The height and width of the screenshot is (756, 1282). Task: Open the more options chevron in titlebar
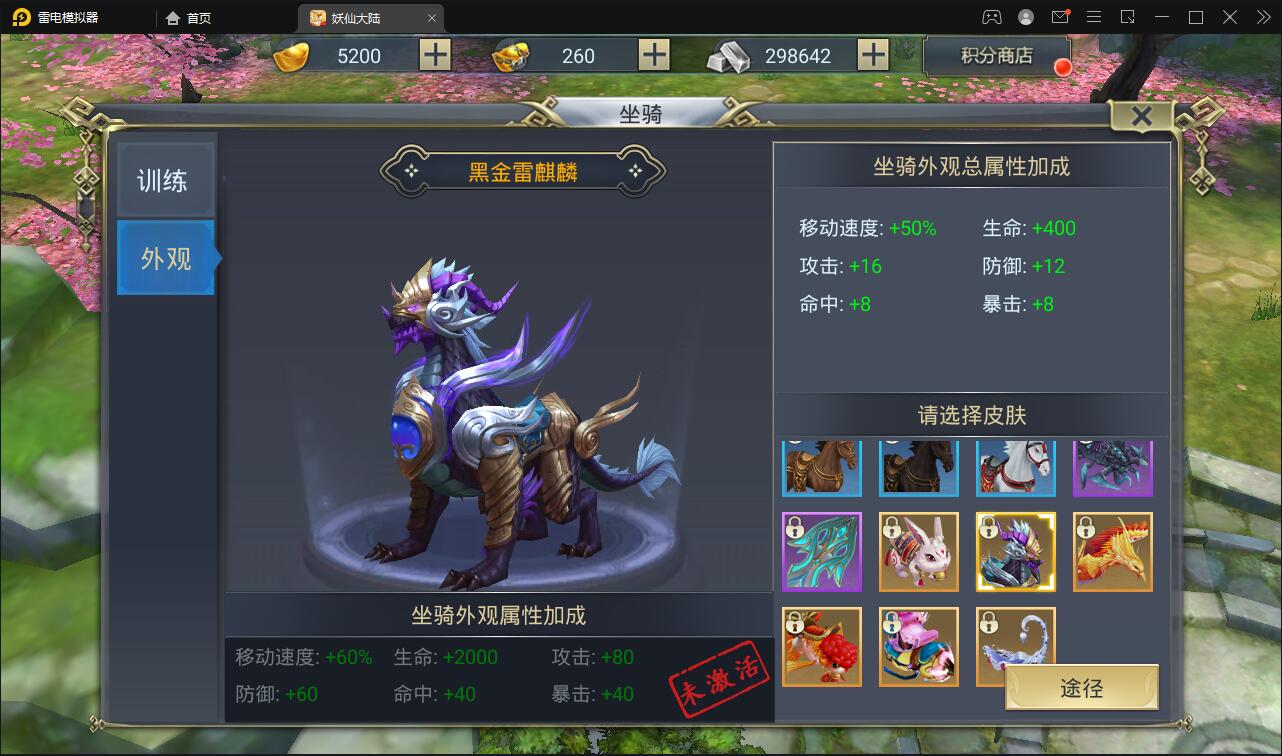pyautogui.click(x=1264, y=17)
